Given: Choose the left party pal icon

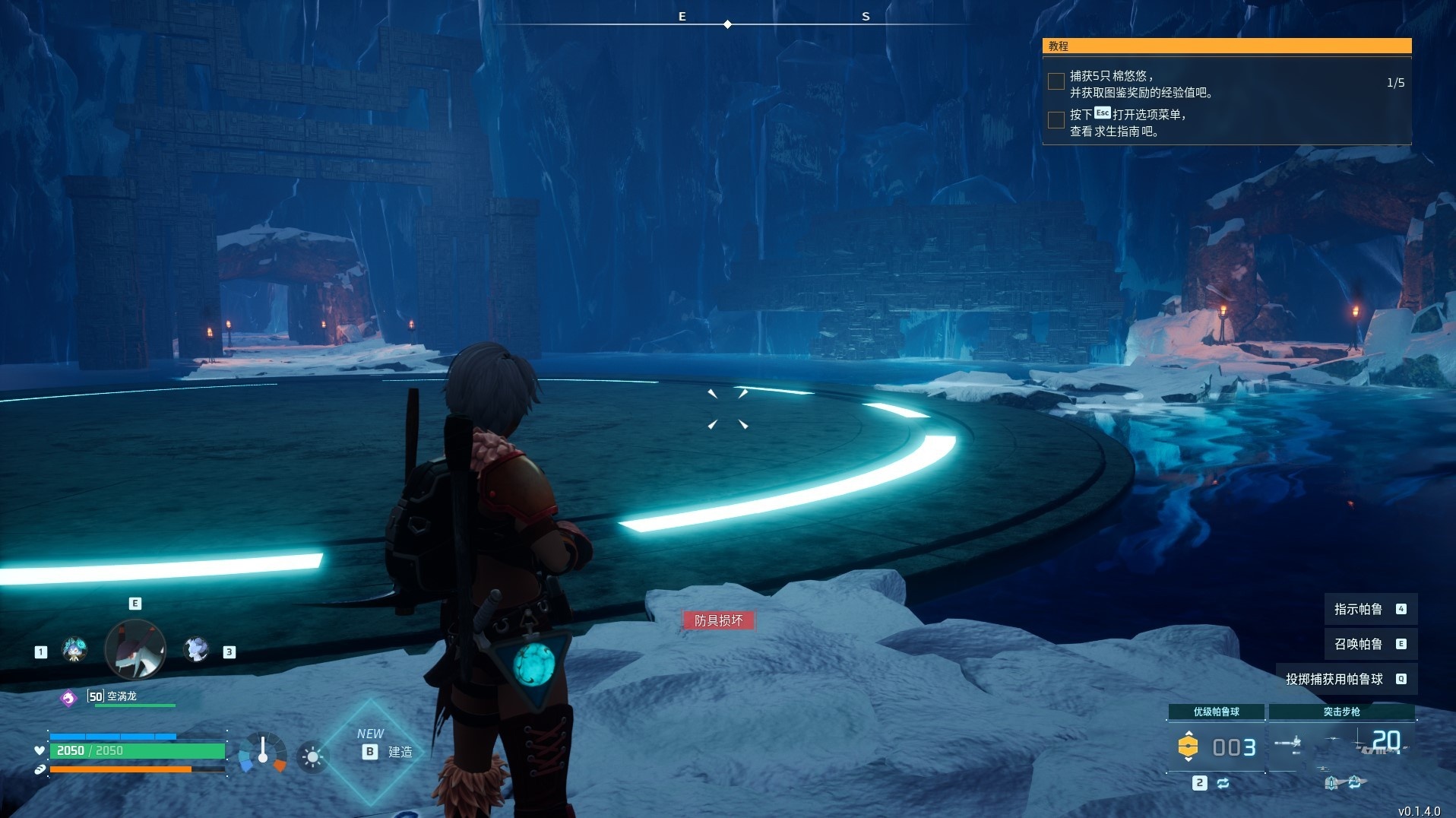Looking at the screenshot, I should pos(74,649).
